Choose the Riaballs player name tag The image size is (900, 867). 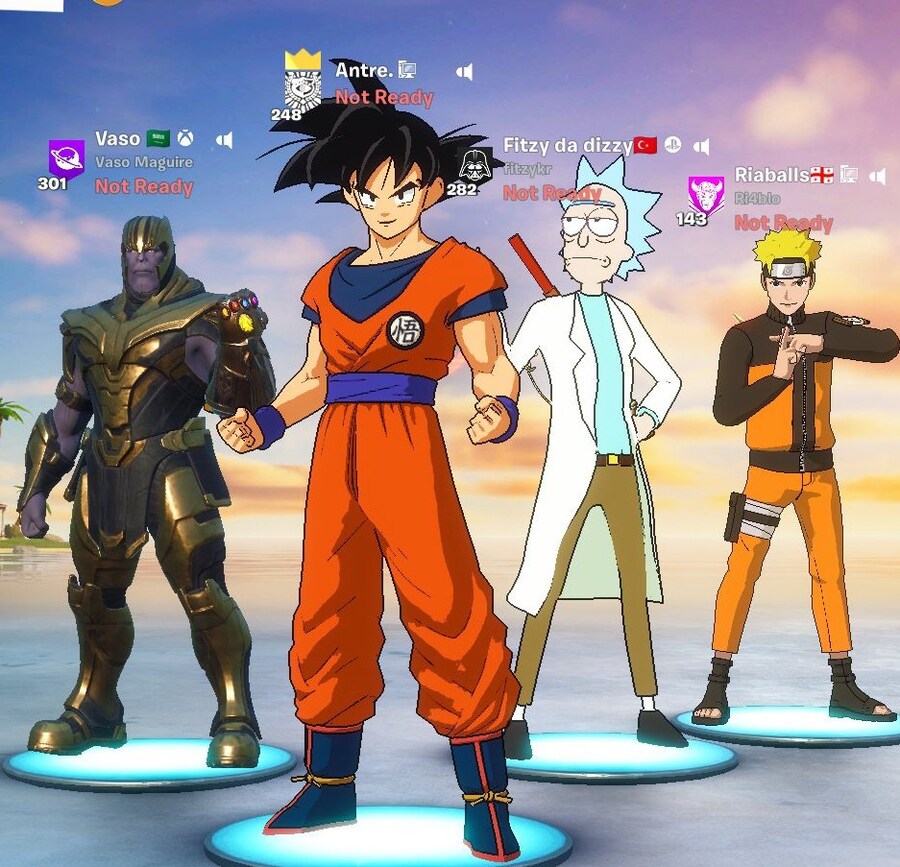(x=771, y=175)
